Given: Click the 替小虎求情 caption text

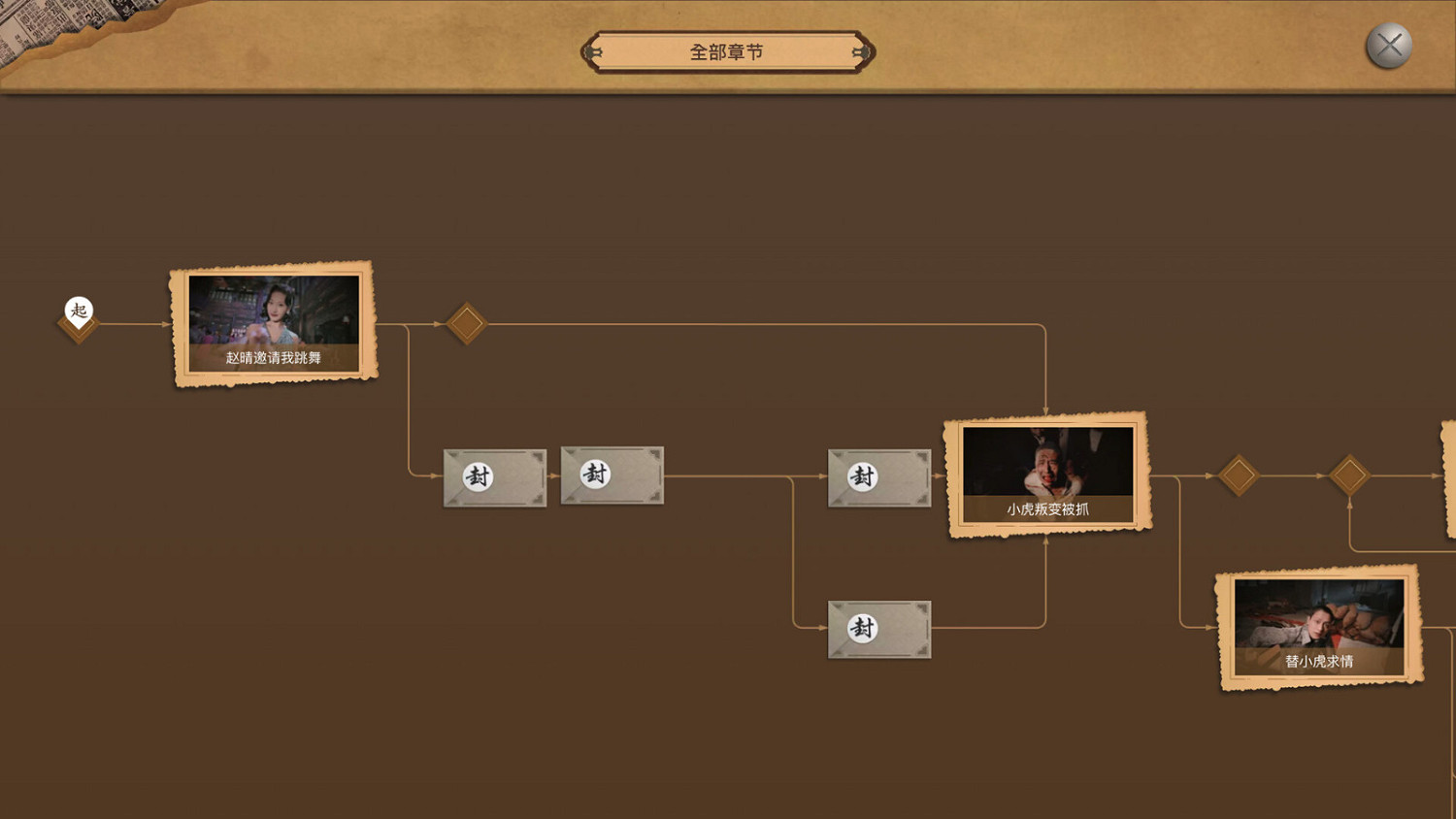Looking at the screenshot, I should click(x=1318, y=664).
